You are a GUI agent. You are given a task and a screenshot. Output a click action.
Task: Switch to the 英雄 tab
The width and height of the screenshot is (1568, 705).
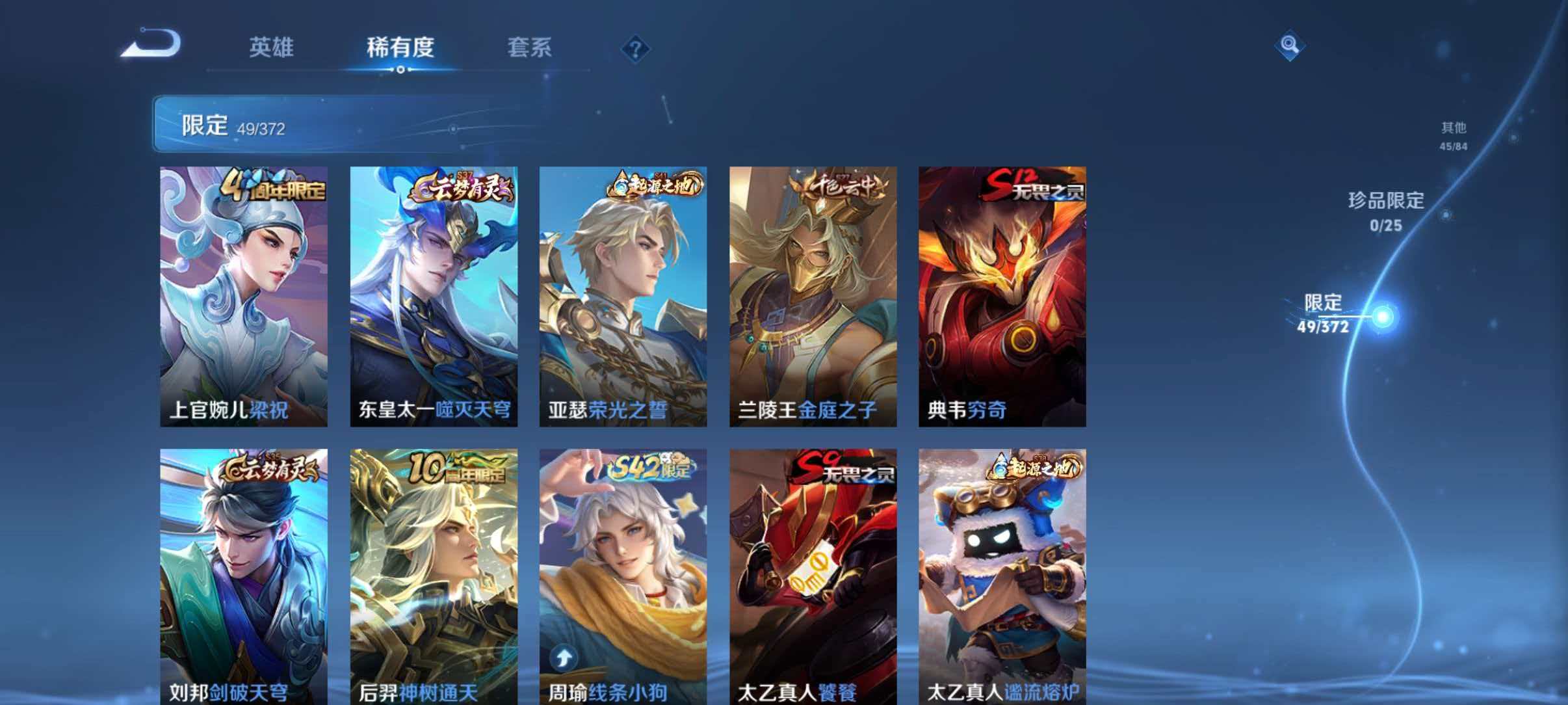coord(271,47)
